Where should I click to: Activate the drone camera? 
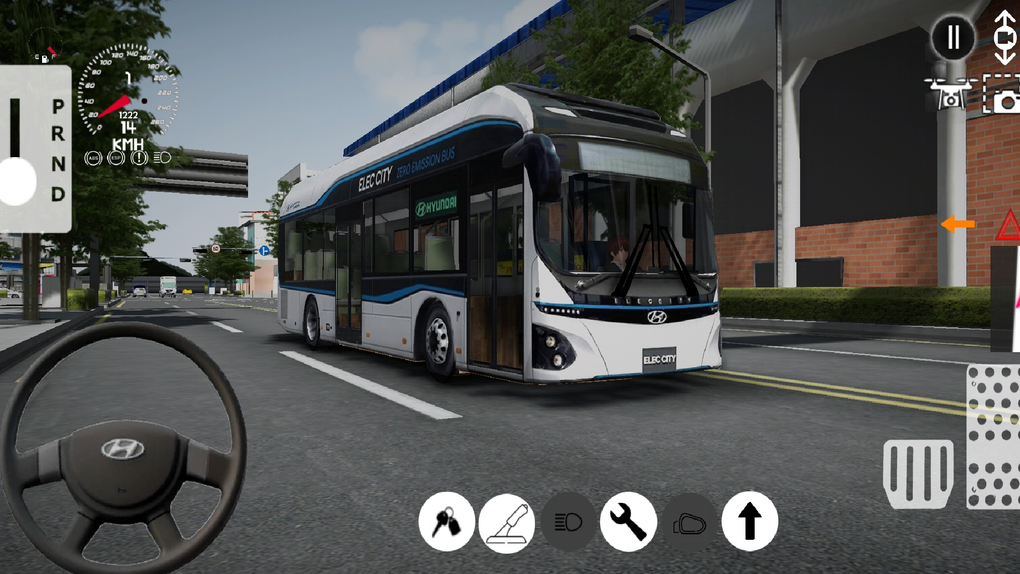(x=951, y=93)
